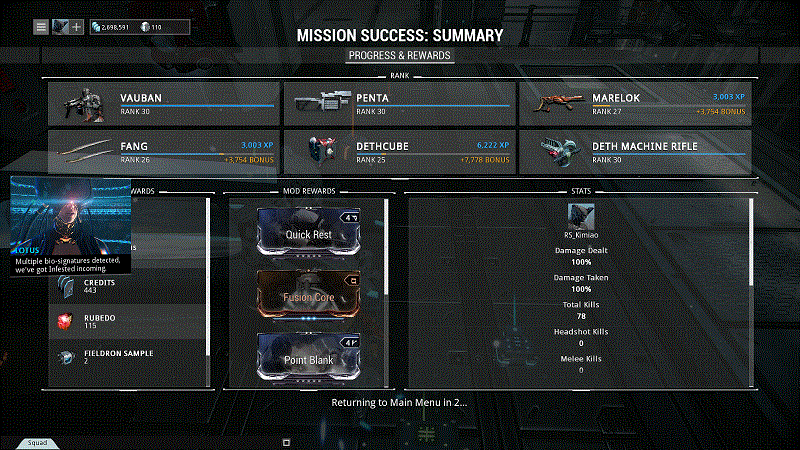Select the Marelok weapon rank entry

click(634, 103)
